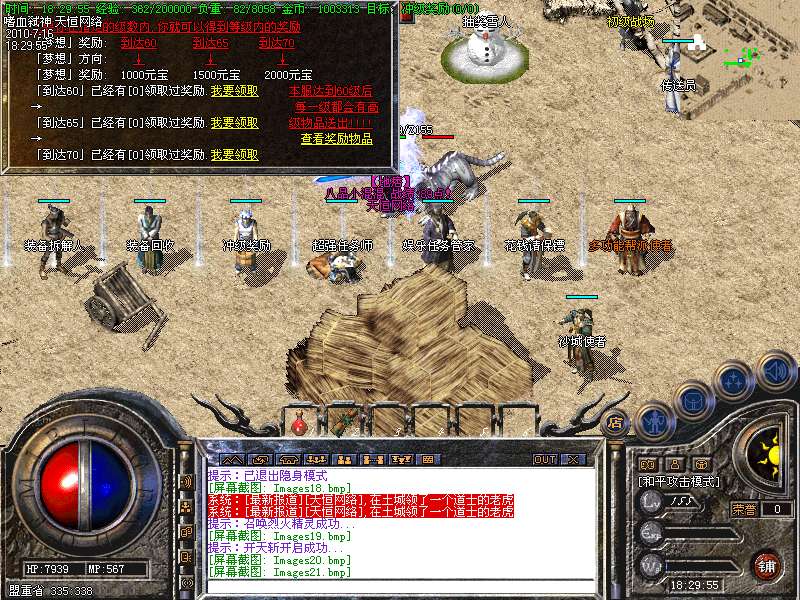
Task: Open the red 铺 stall button
Action: (767, 565)
